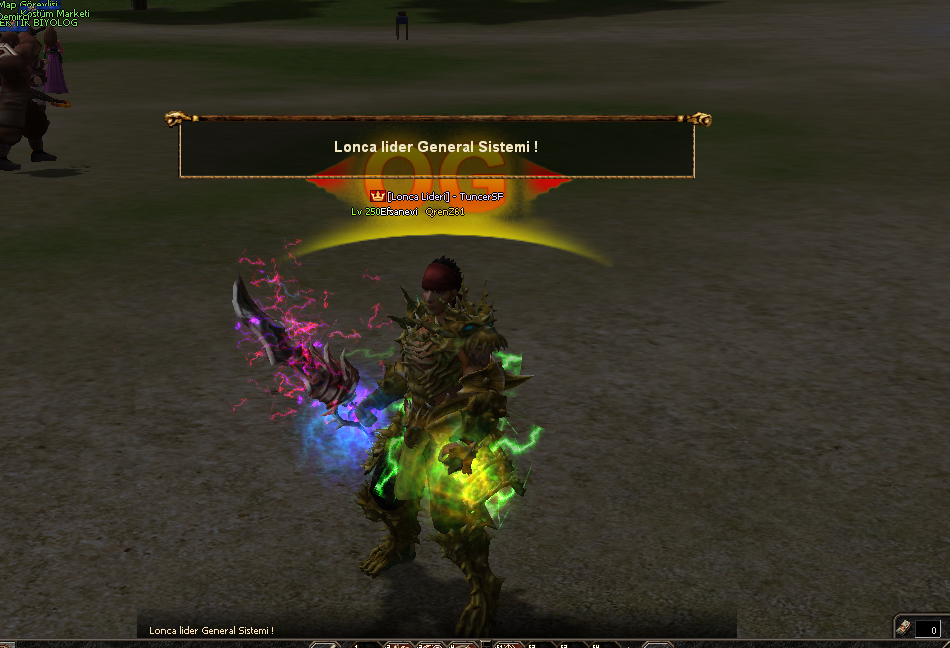This screenshot has width=950, height=648.
Task: Click the chat line reading Lonca lider General Sistemi
Action: click(x=211, y=631)
